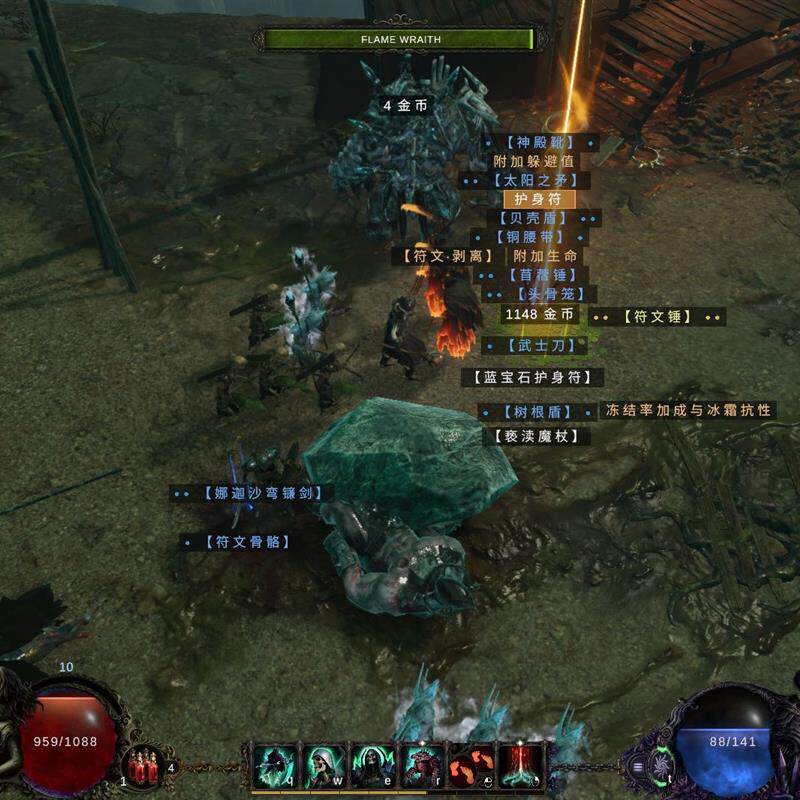Pick up the 4 金币 gold label
Screen dimensions: 800x800
(408, 105)
